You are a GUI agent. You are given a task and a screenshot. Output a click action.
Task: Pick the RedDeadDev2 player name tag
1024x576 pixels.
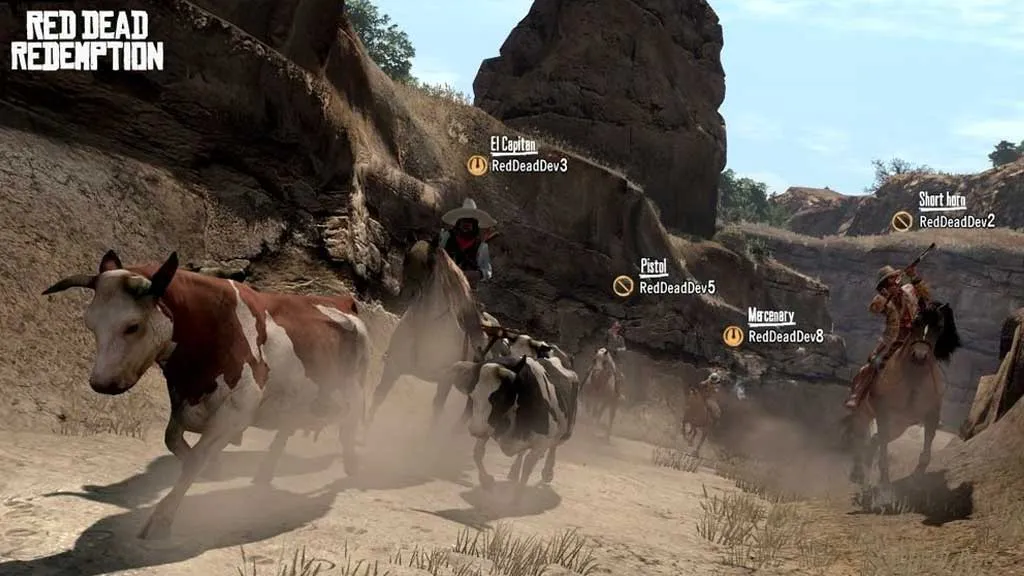coord(956,221)
